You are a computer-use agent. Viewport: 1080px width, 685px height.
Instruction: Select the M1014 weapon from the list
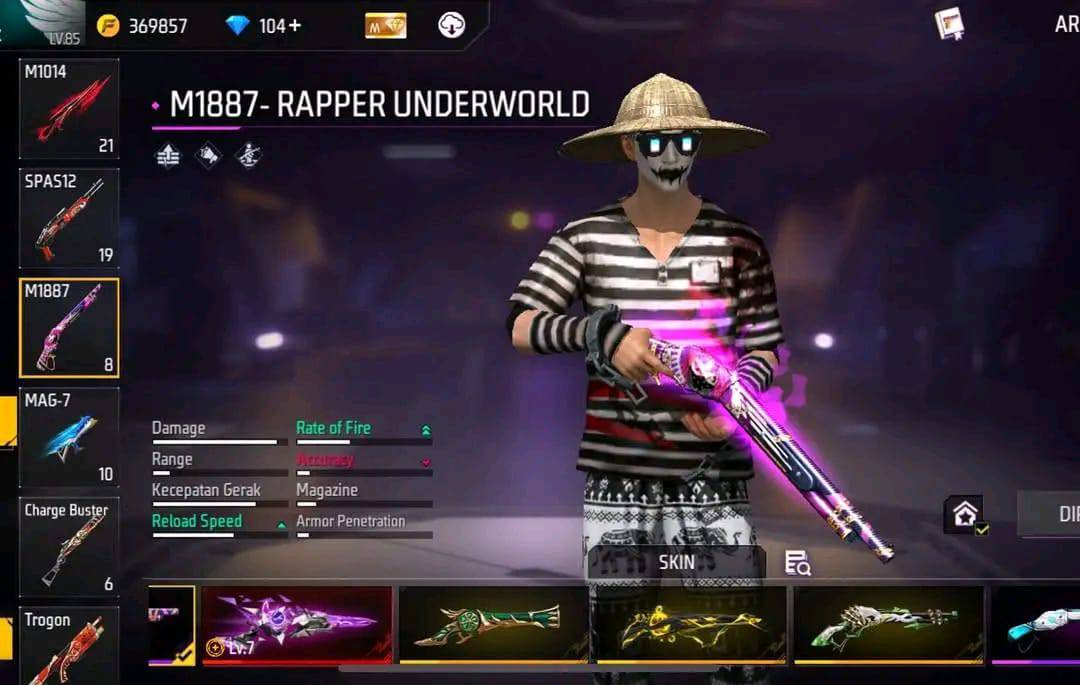pyautogui.click(x=68, y=108)
